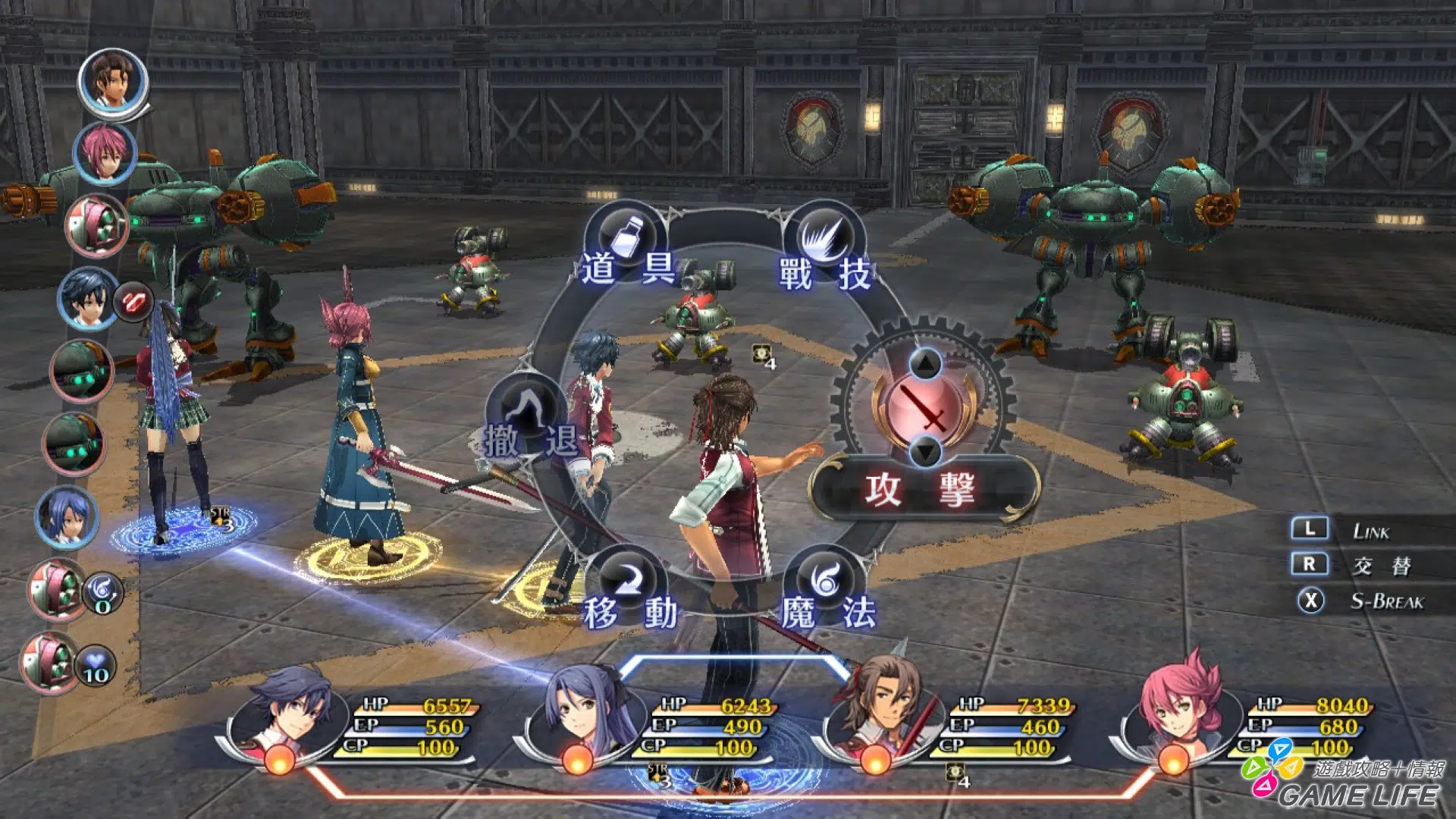This screenshot has width=1456, height=819.
Task: Click the heart 10 turn bonus icon
Action: (96, 666)
